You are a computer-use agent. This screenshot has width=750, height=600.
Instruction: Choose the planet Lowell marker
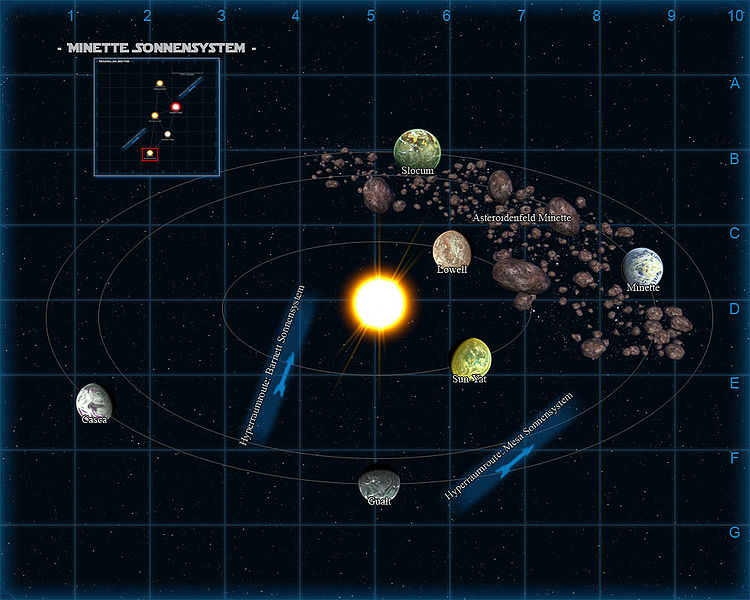pyautogui.click(x=452, y=249)
